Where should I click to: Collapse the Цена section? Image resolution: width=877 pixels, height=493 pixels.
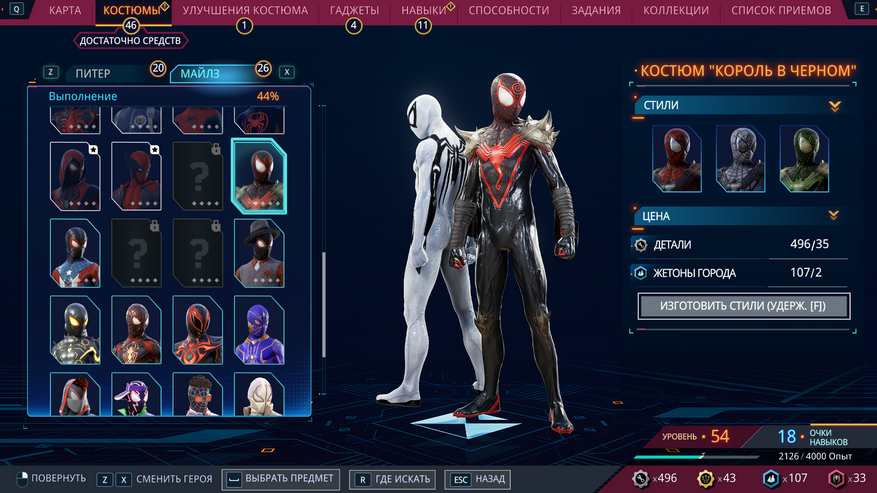(x=834, y=215)
